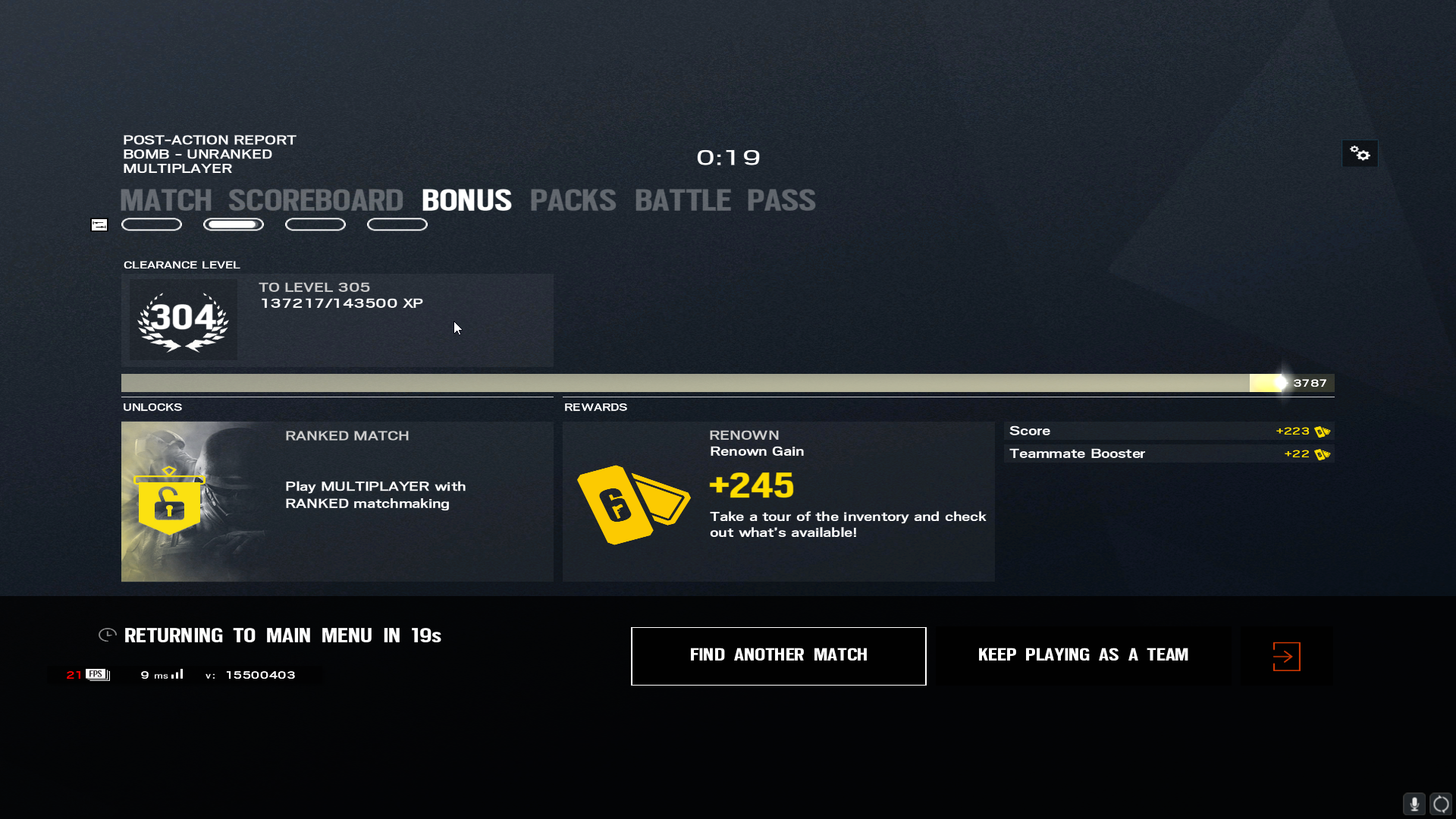Show the PACKS tab
Image resolution: width=1456 pixels, height=819 pixels.
coord(573,201)
